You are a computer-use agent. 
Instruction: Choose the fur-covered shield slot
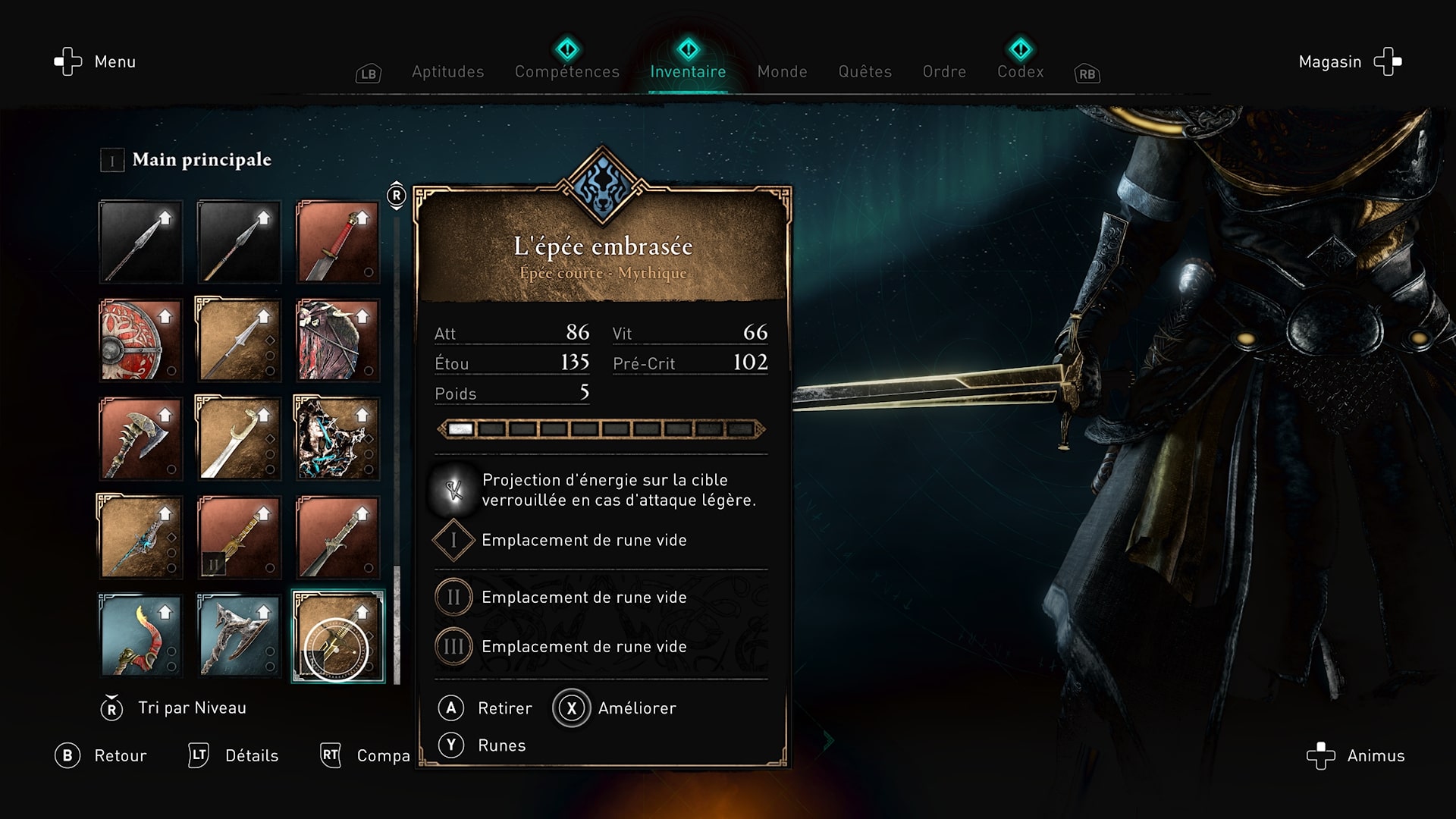(x=337, y=340)
